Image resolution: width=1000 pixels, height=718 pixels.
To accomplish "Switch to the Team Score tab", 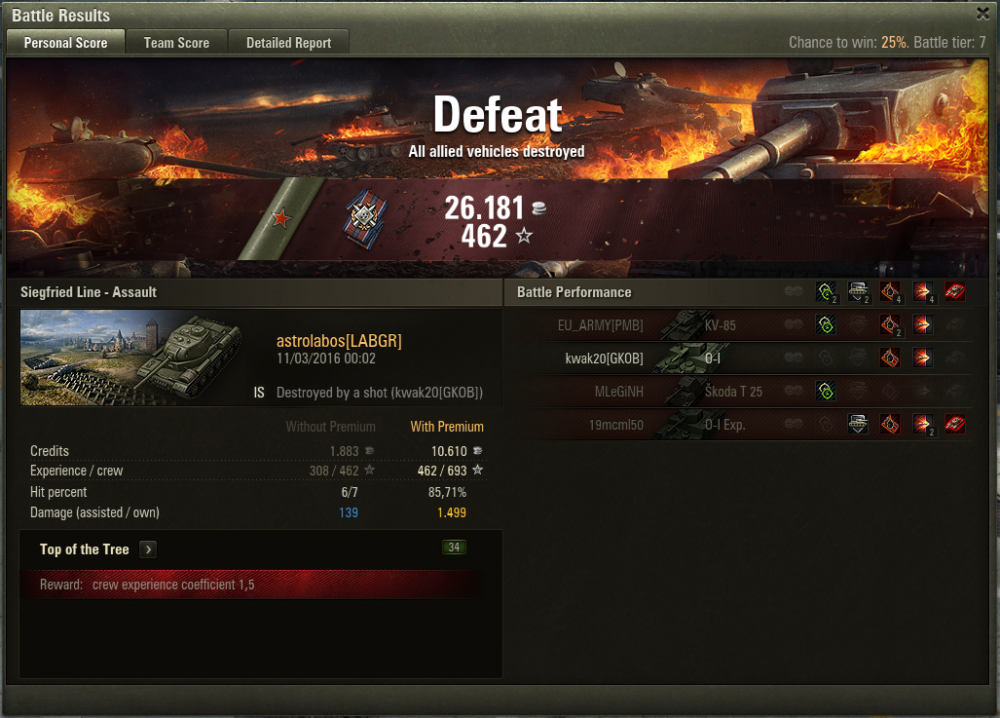I will 176,43.
